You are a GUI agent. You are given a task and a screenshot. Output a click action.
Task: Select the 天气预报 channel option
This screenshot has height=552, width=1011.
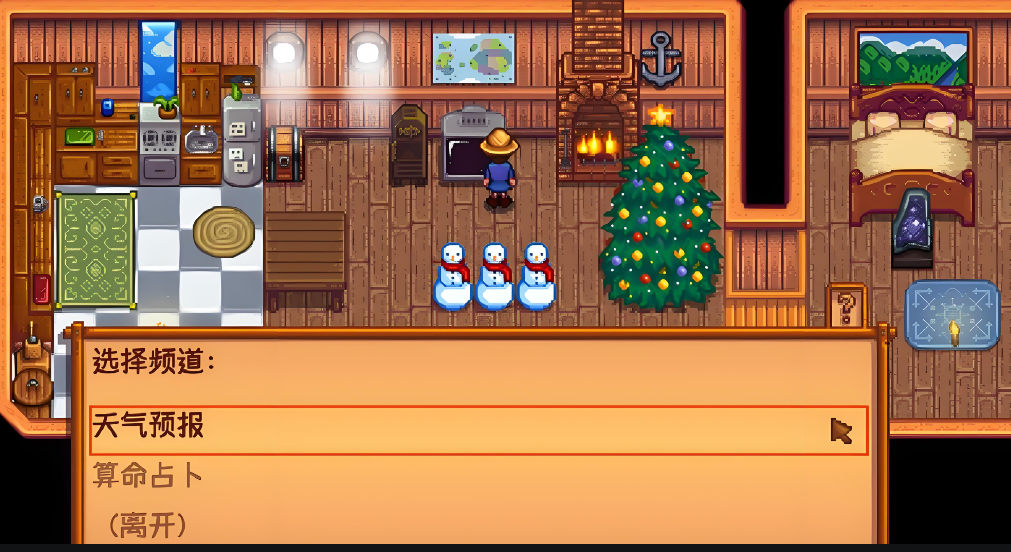coord(149,427)
